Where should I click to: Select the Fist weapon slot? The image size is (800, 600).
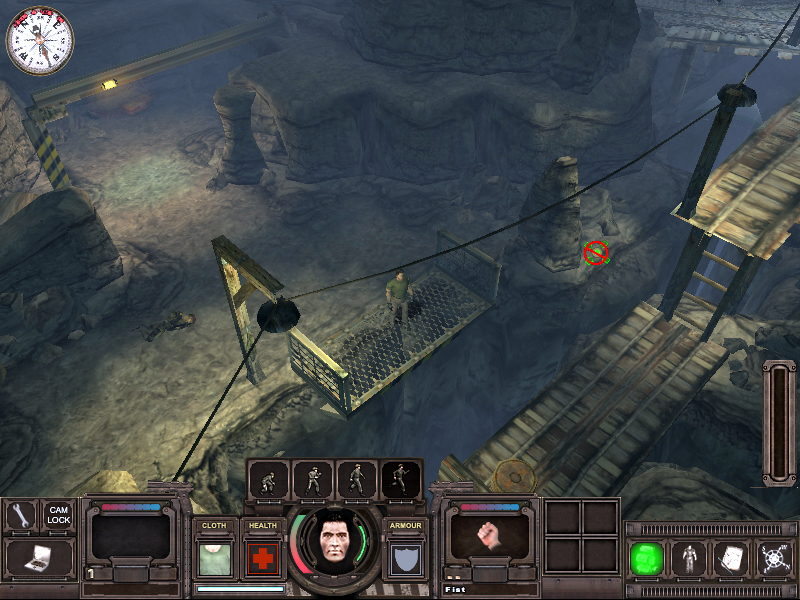(487, 536)
